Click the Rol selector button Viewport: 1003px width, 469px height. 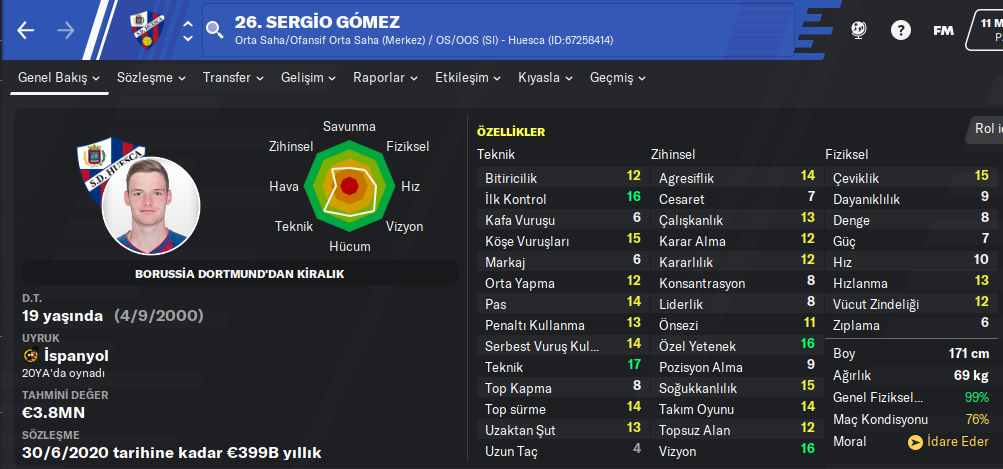(x=985, y=128)
